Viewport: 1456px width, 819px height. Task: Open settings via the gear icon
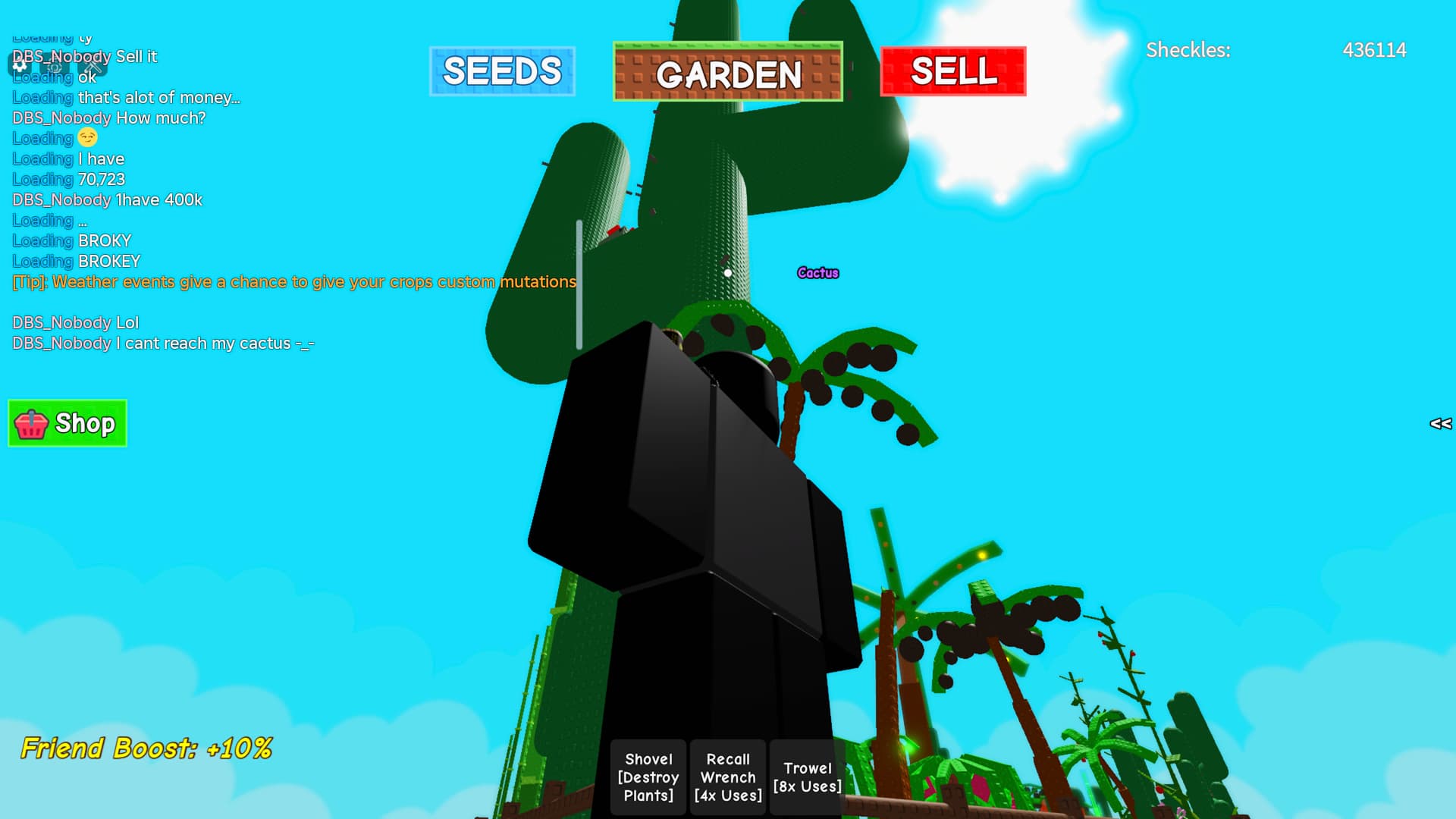pyautogui.click(x=20, y=65)
